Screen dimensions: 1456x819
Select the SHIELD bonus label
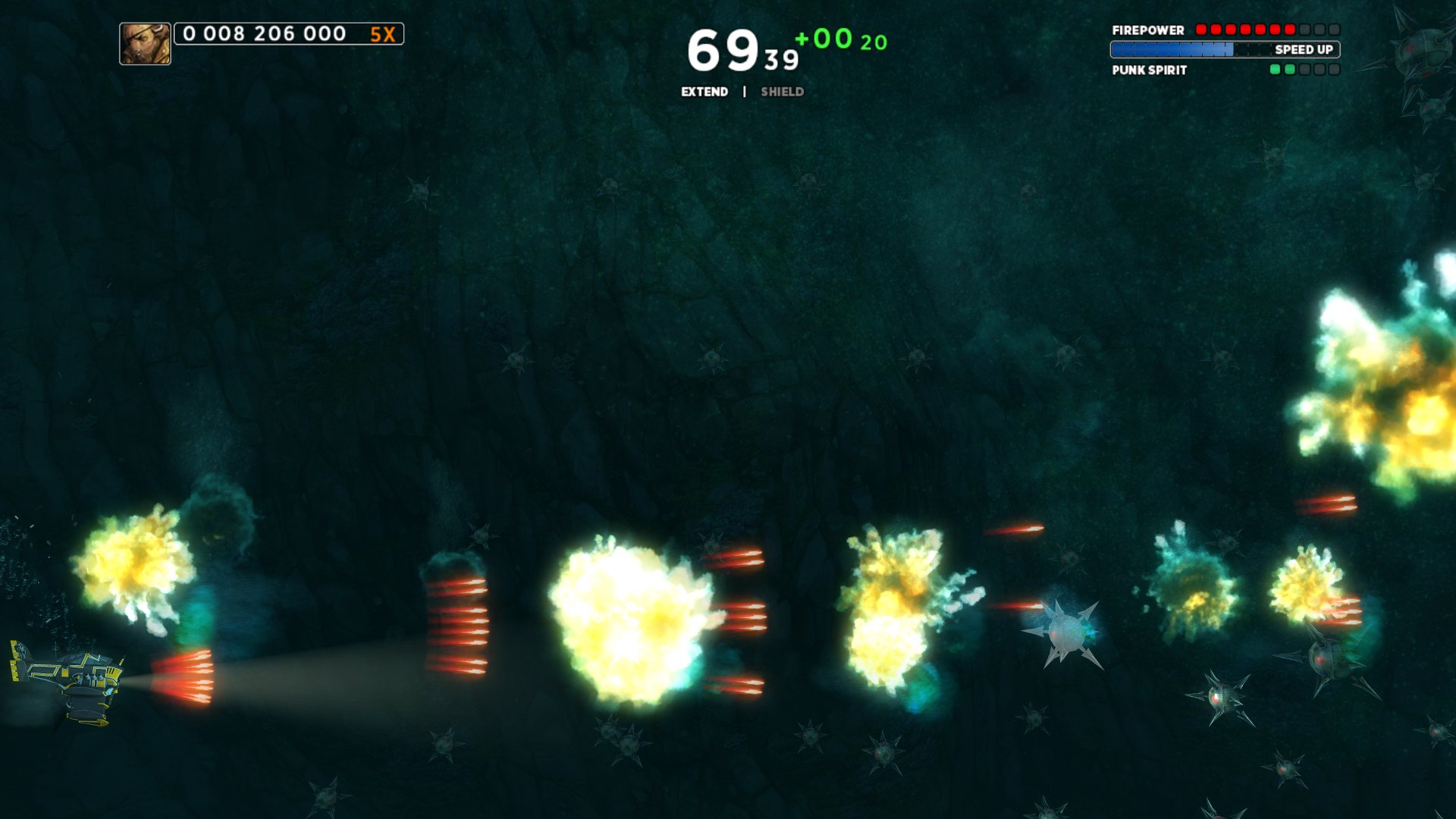(782, 92)
